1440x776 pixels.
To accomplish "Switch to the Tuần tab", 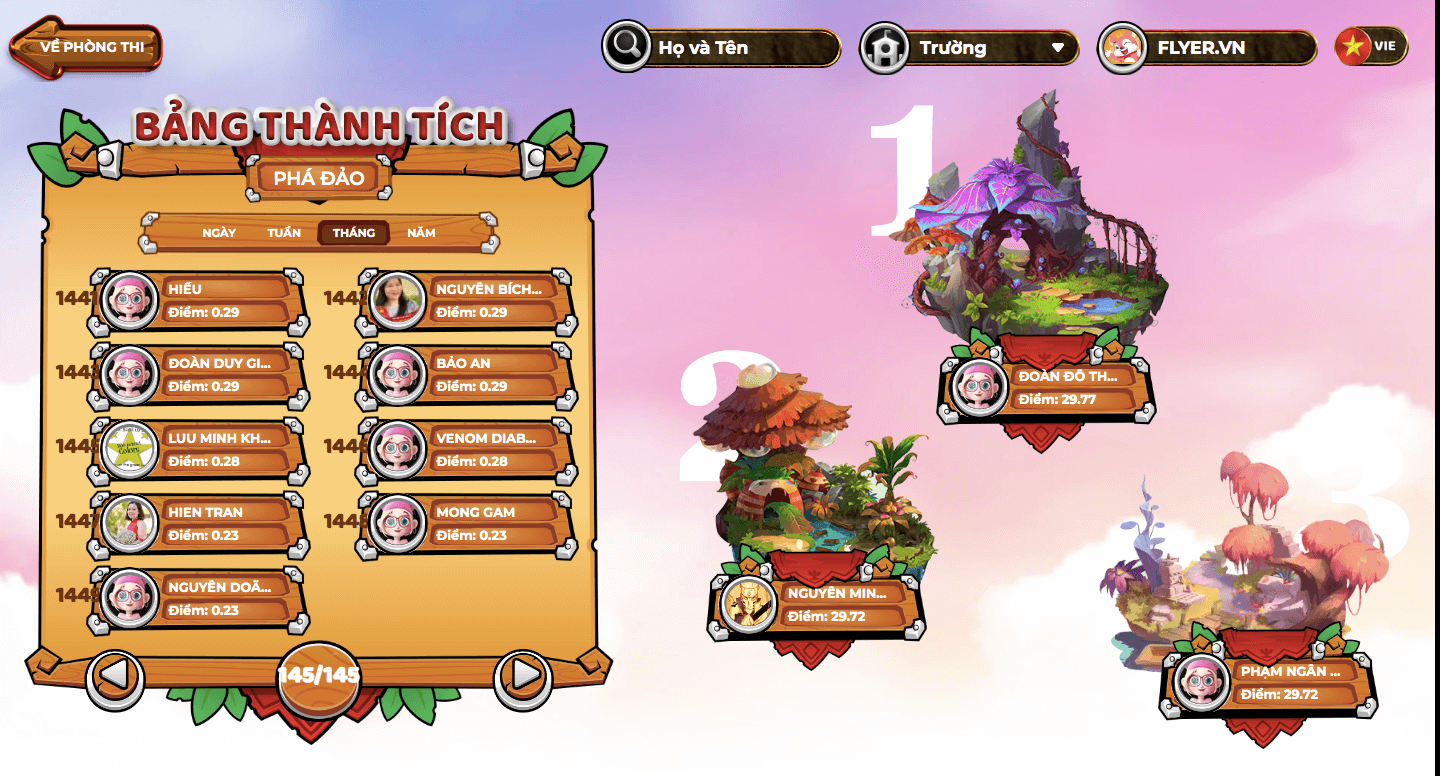I will [284, 233].
